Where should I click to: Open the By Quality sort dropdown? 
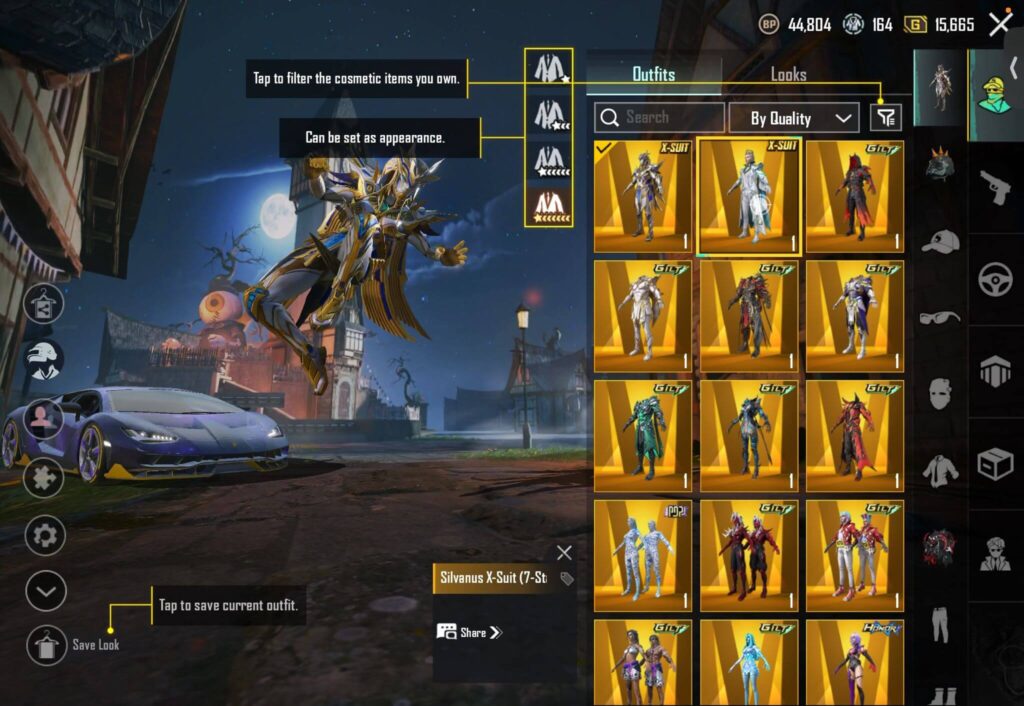pyautogui.click(x=794, y=118)
